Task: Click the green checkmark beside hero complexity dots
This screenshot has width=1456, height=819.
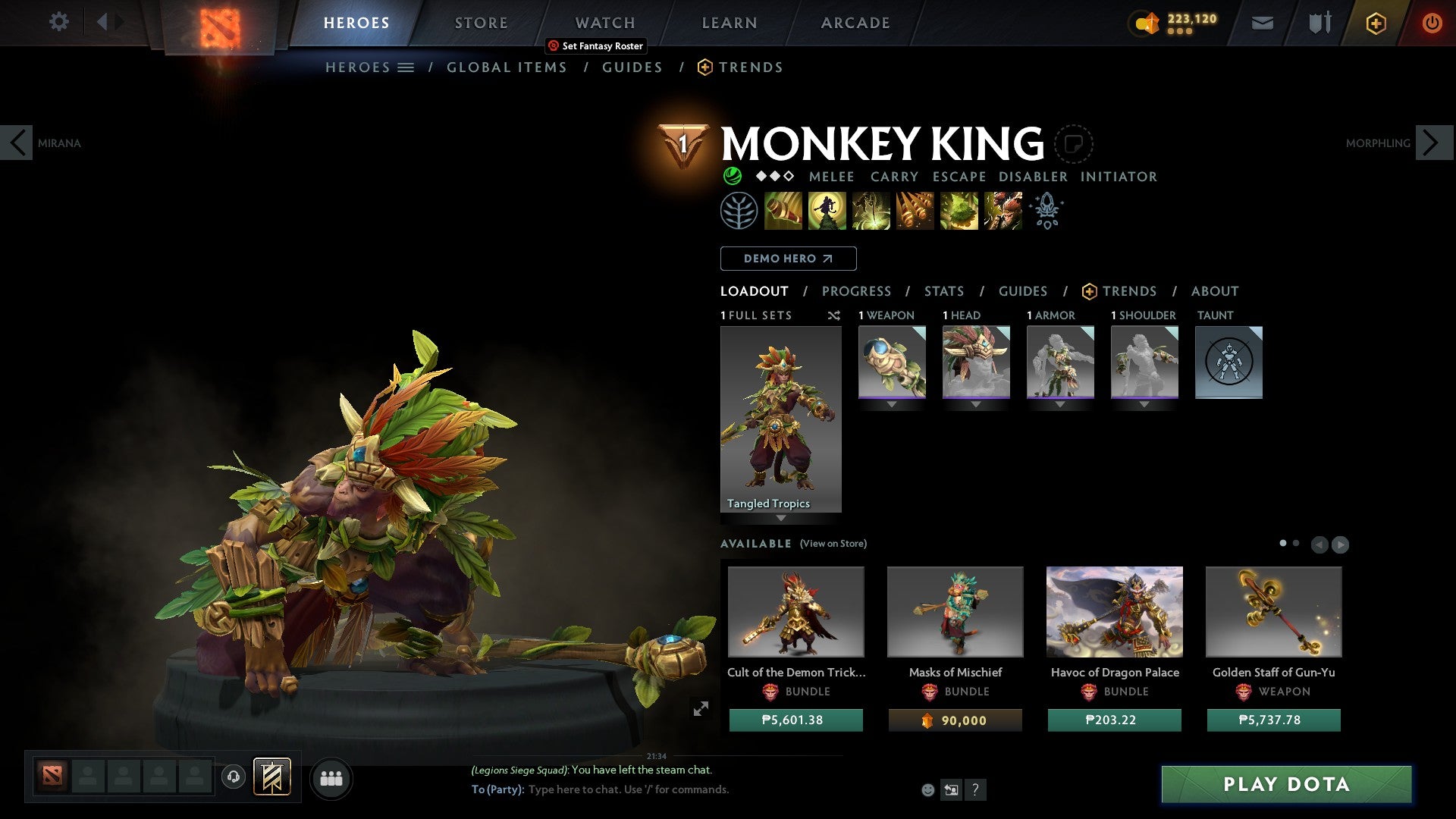Action: coord(732,176)
